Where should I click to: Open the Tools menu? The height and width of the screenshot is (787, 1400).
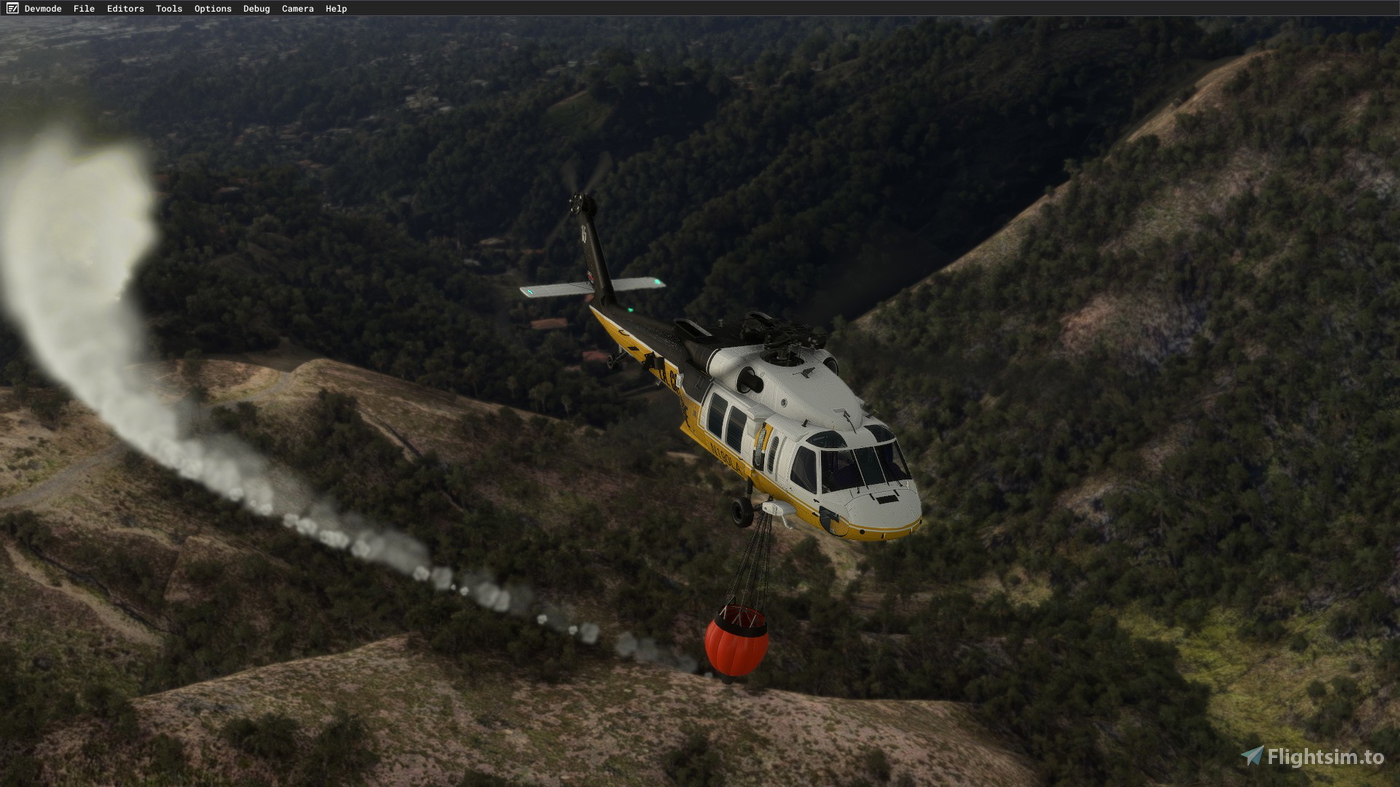pos(168,8)
